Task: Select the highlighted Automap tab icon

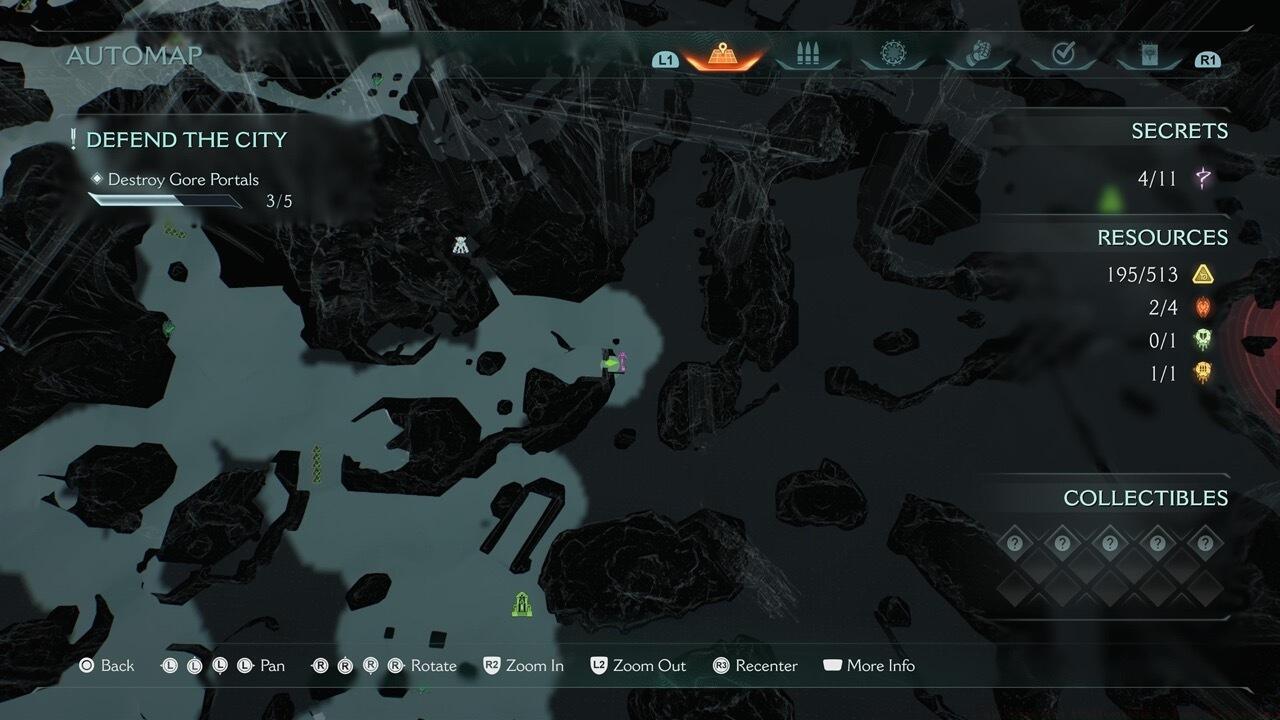Action: (x=722, y=55)
